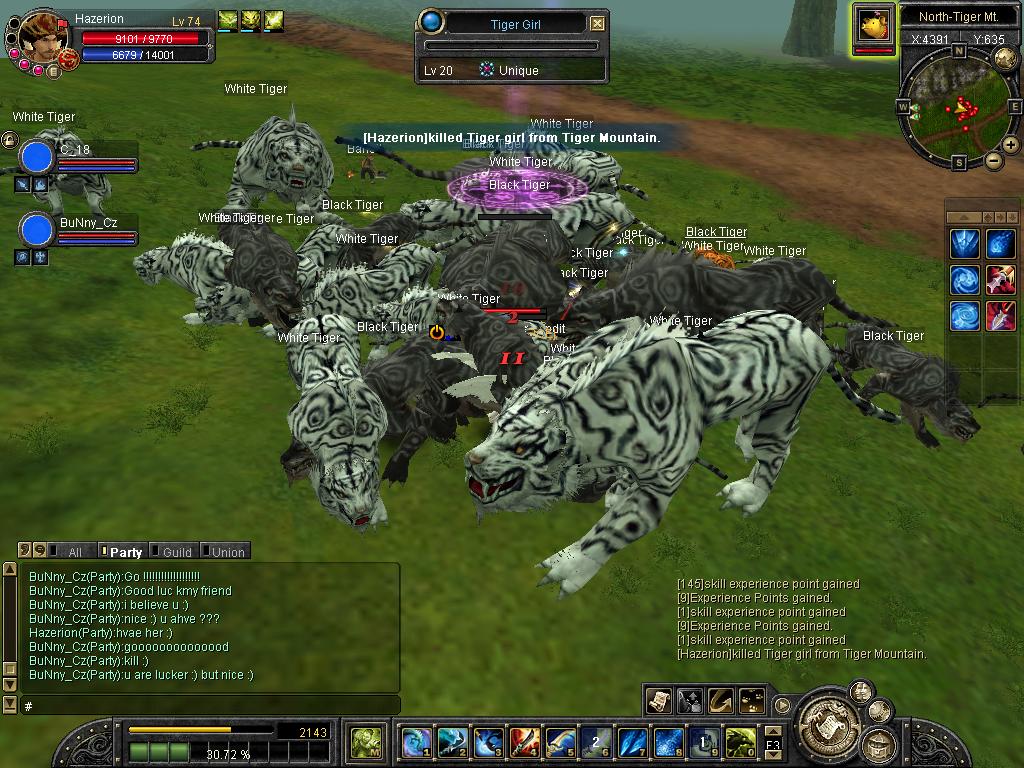Use the green beast skill in slot 0
Image resolution: width=1024 pixels, height=768 pixels.
tap(740, 743)
